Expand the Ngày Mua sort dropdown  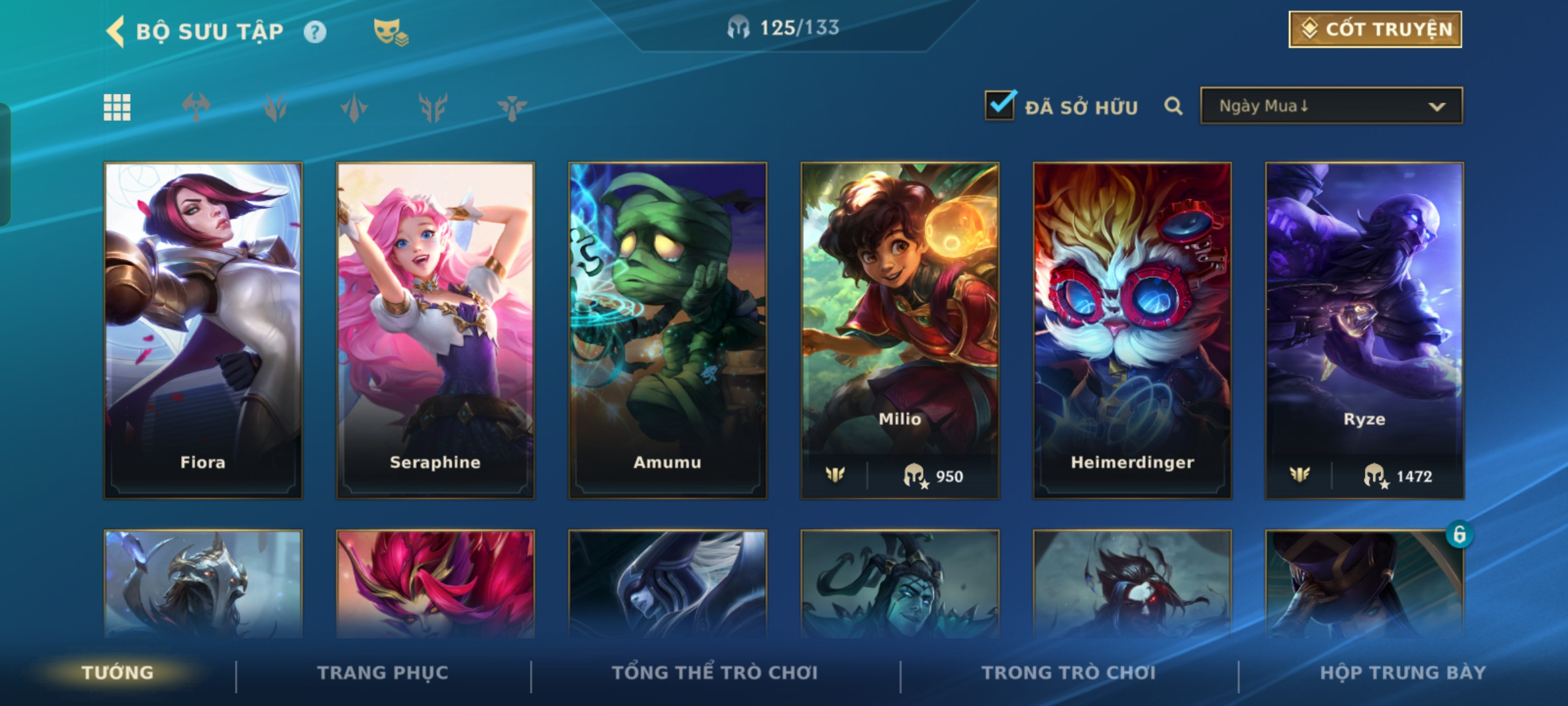click(1331, 106)
